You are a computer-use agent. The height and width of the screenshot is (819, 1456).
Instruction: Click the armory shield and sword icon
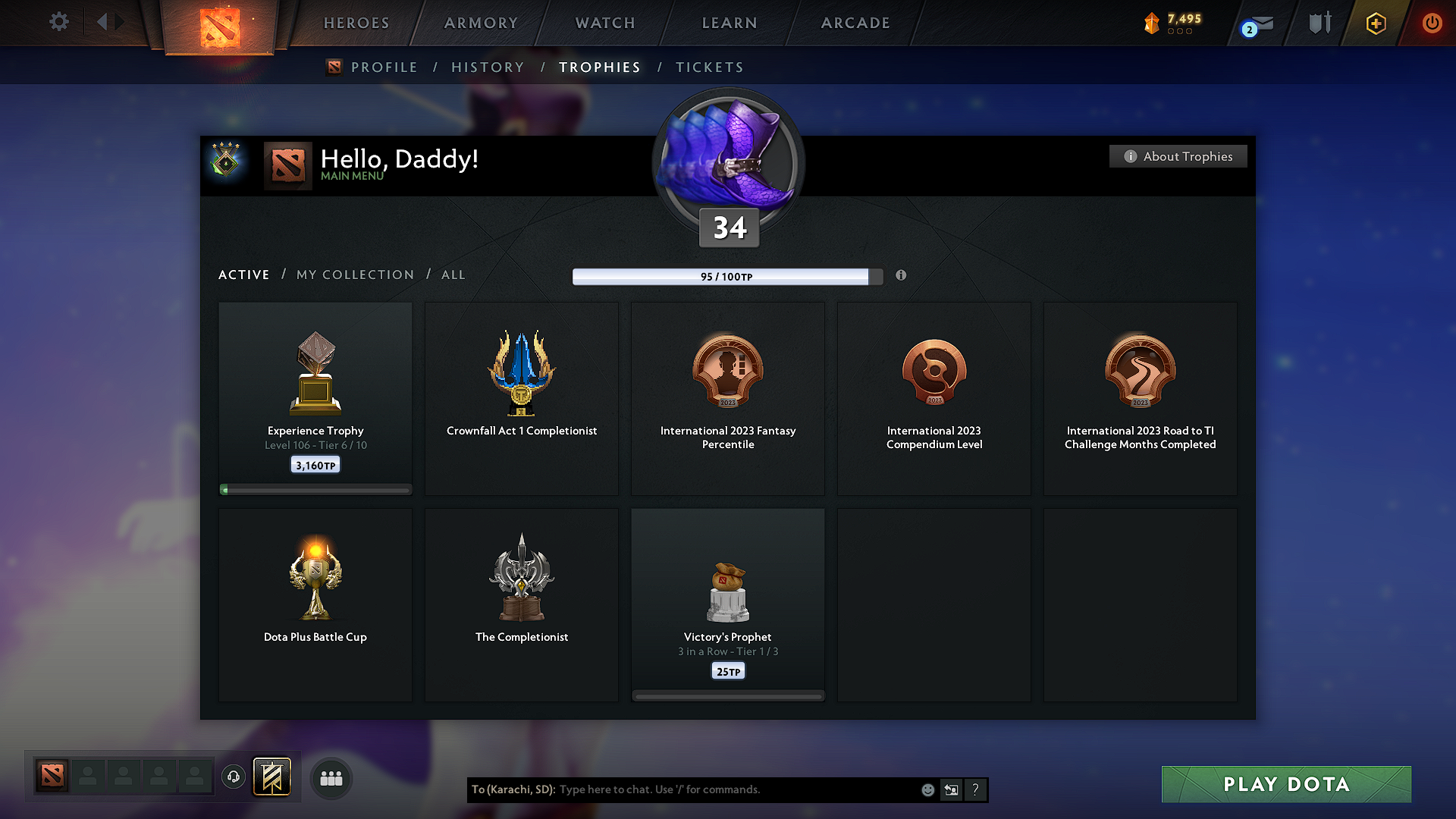(x=1318, y=23)
